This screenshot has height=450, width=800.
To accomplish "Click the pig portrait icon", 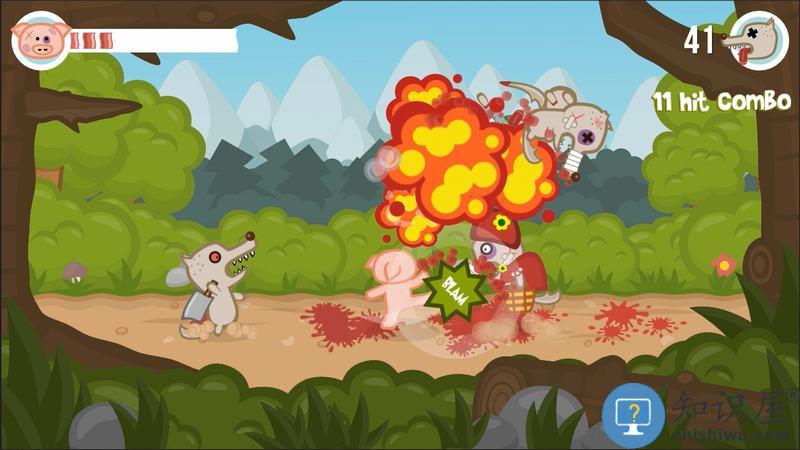I will click(40, 40).
